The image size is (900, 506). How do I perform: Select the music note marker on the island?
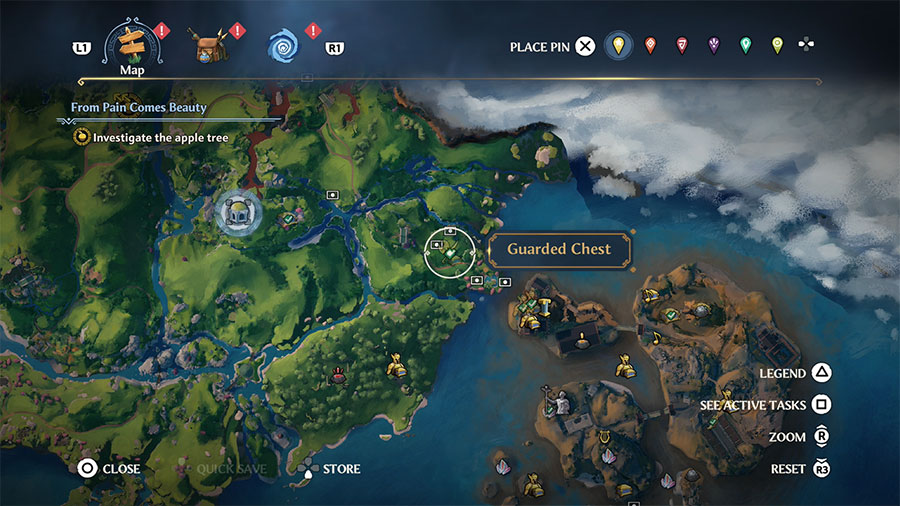[656, 337]
